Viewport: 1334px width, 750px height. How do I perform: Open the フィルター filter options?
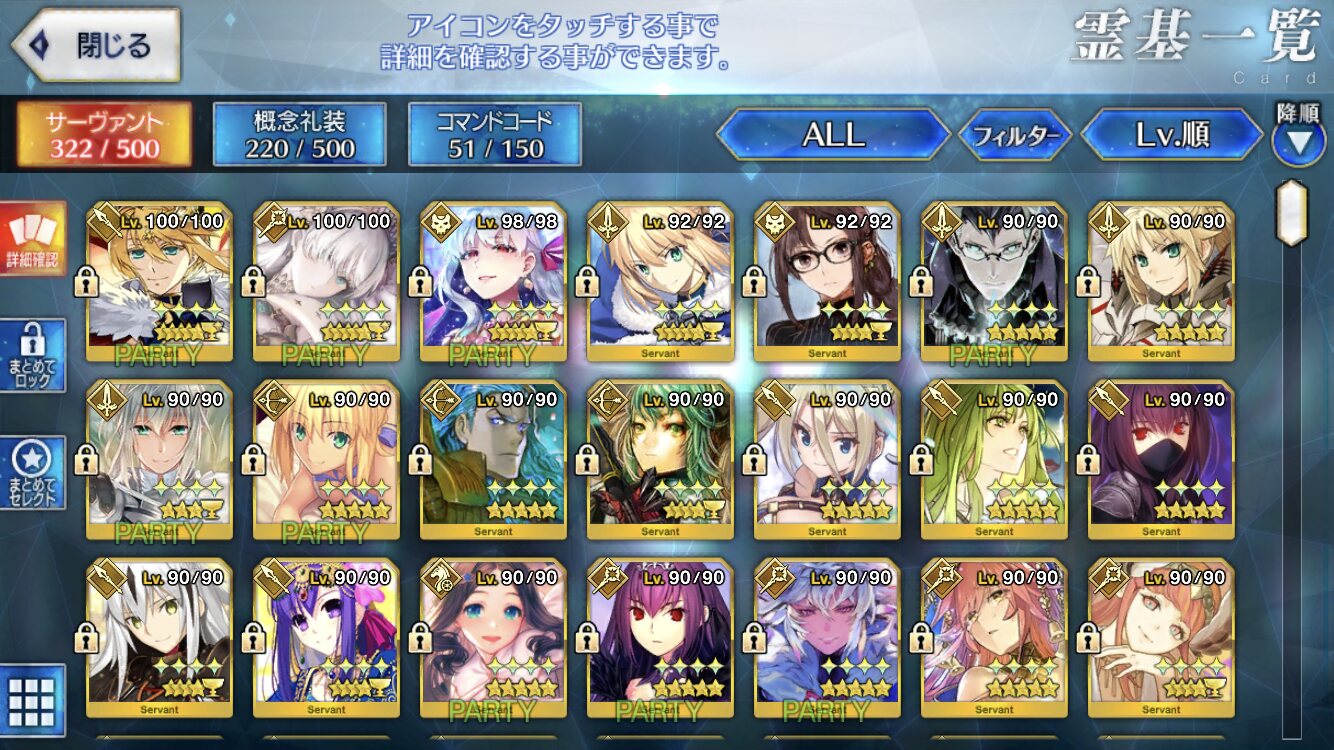1015,135
